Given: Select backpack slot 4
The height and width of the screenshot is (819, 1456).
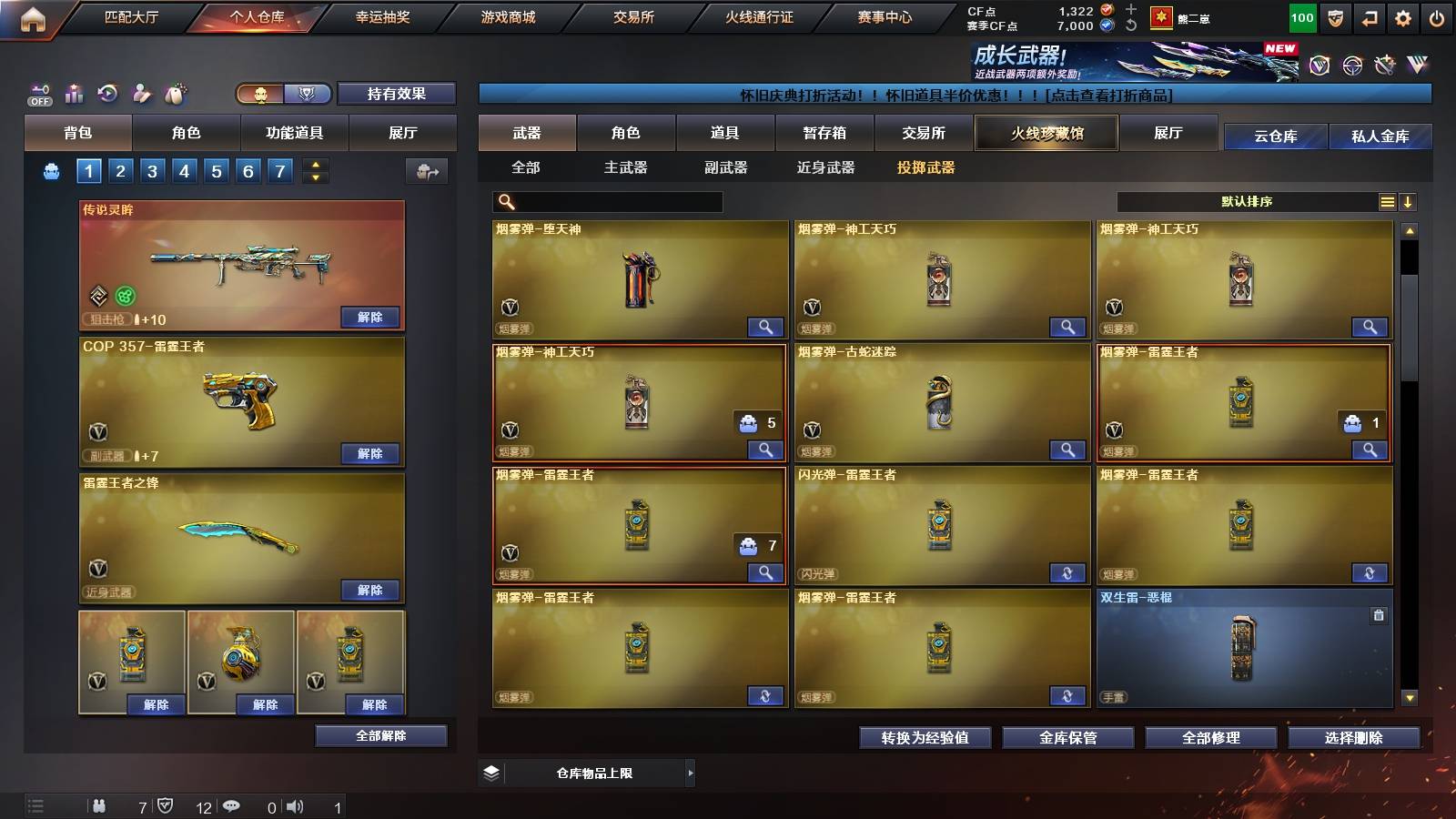Looking at the screenshot, I should pyautogui.click(x=184, y=170).
